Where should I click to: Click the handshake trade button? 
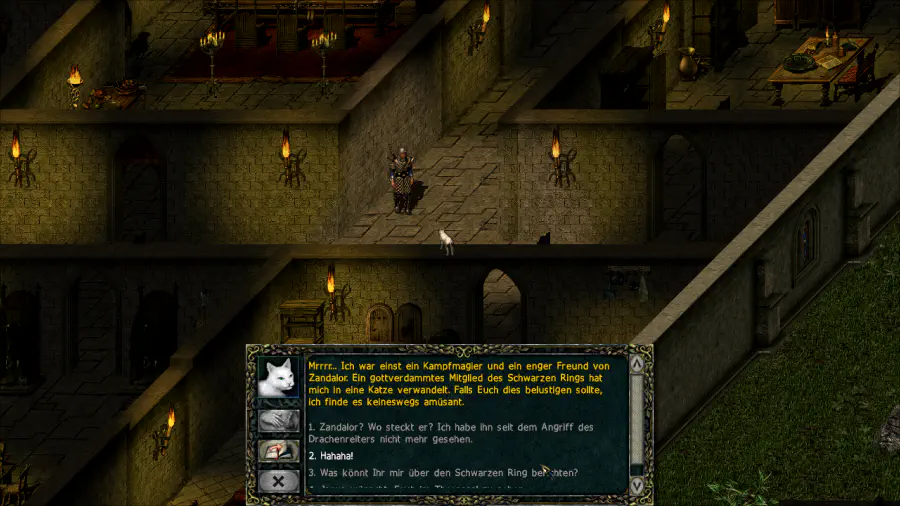pyautogui.click(x=279, y=421)
